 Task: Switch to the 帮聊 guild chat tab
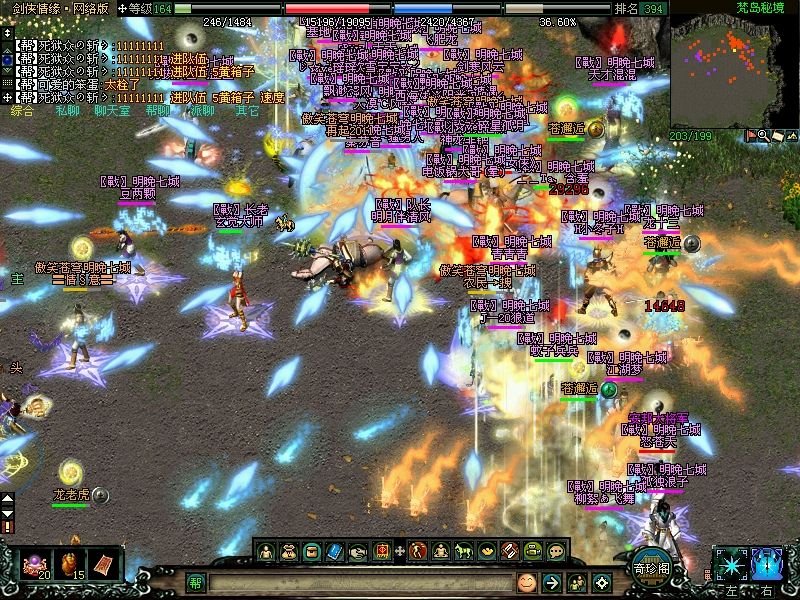tap(157, 111)
